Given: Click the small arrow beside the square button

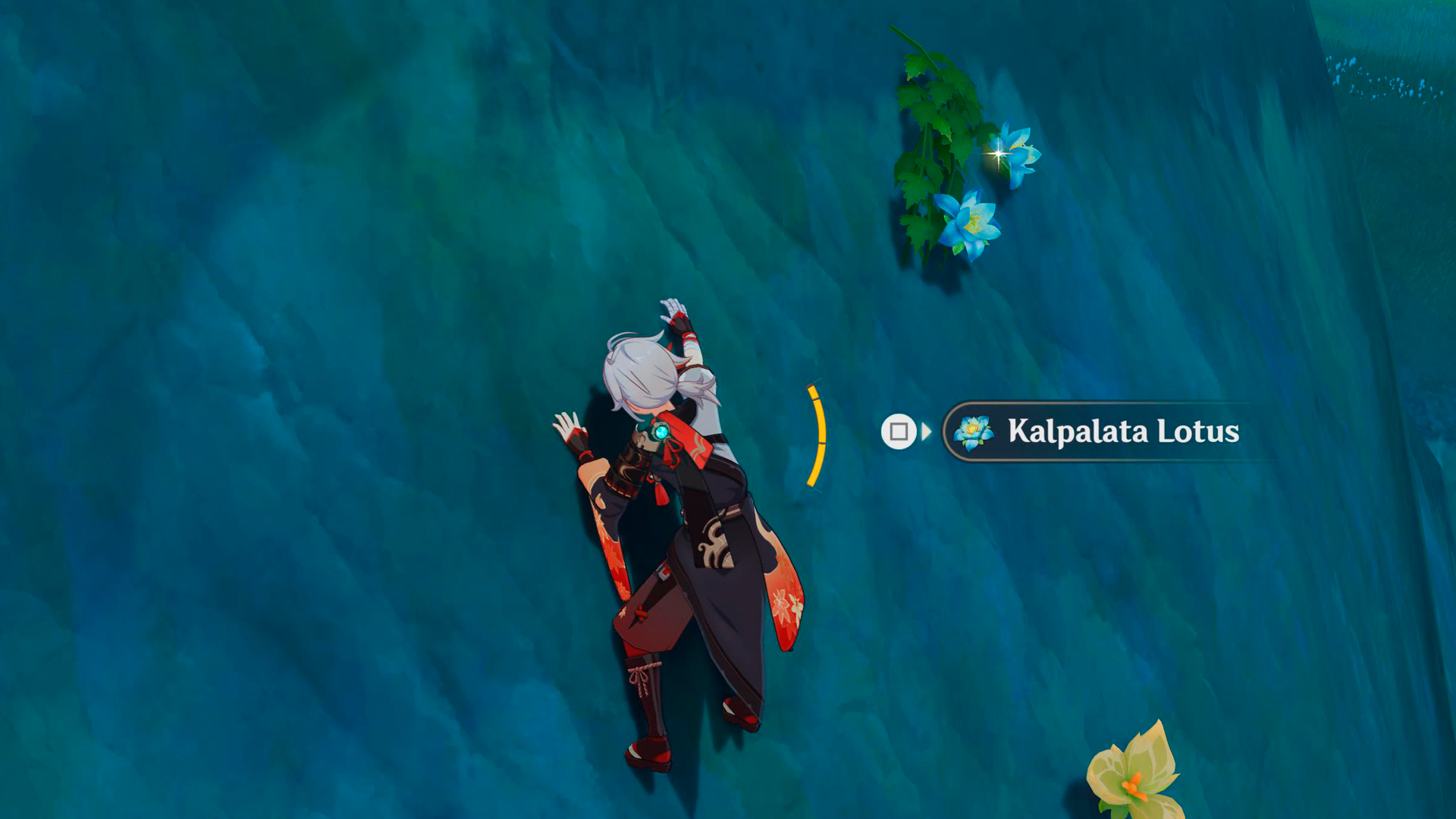Looking at the screenshot, I should coord(924,432).
